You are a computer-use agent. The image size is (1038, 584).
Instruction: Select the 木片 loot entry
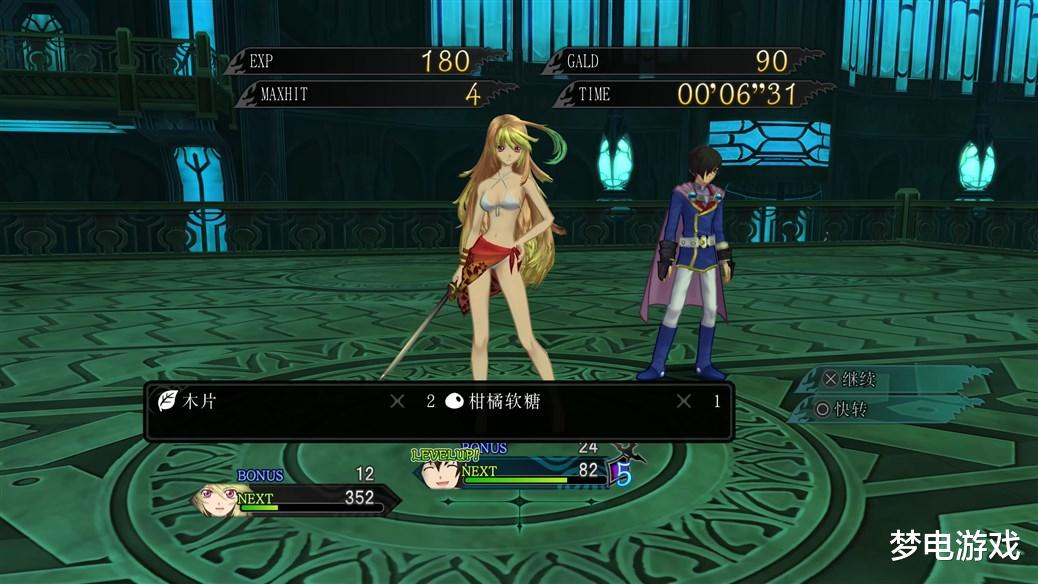coord(197,402)
